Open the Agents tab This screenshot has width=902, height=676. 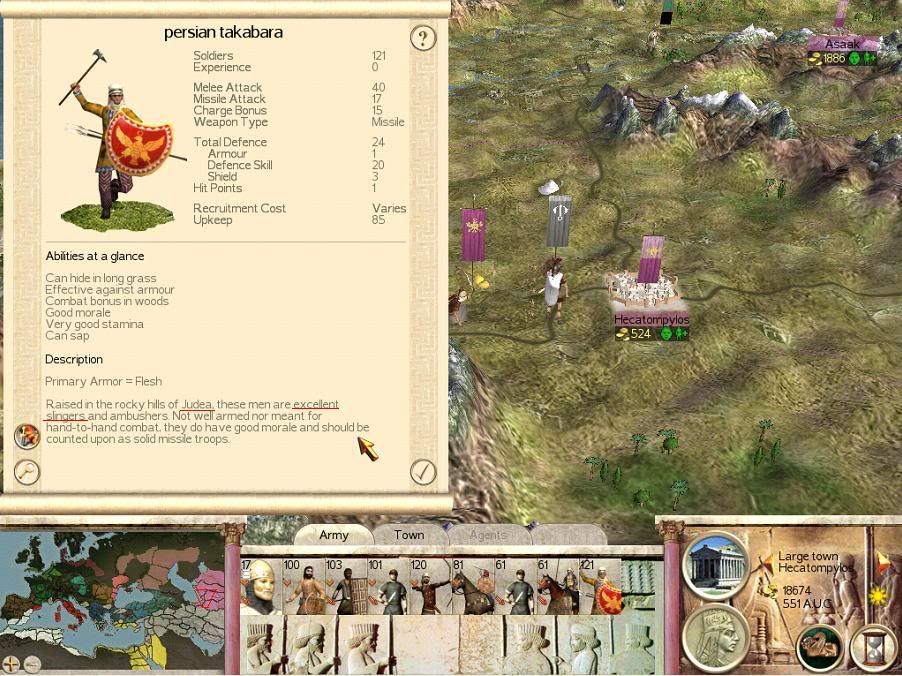488,535
